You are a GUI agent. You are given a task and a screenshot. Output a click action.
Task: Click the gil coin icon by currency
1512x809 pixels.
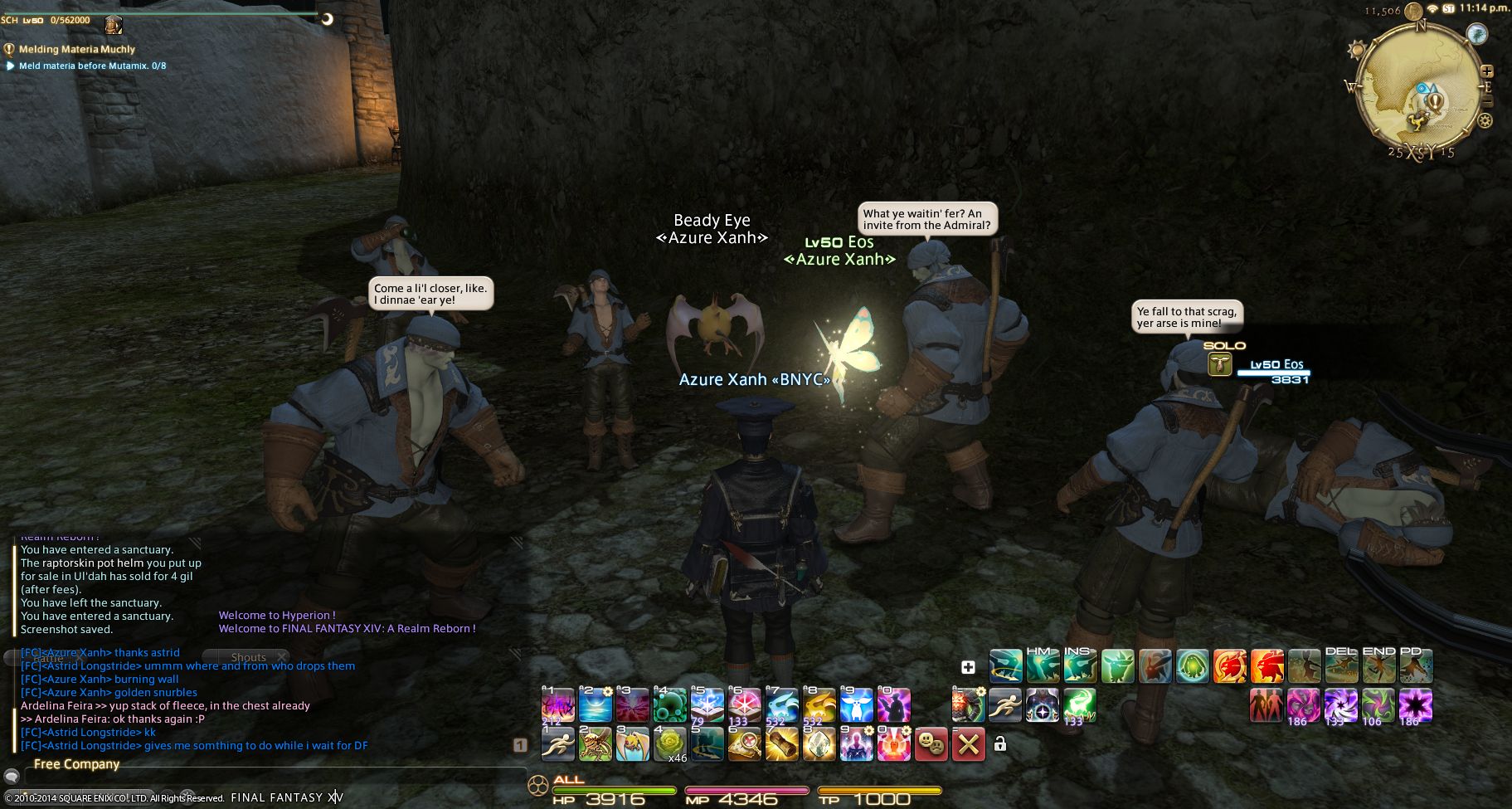point(1413,11)
